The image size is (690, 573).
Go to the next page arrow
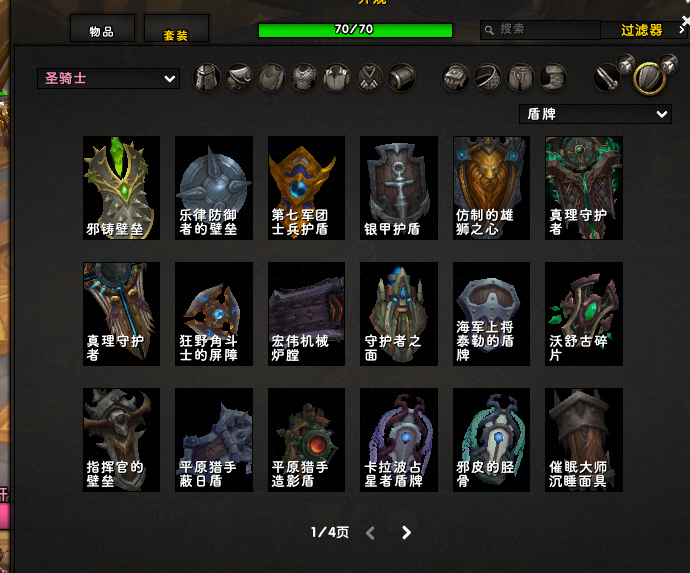406,533
